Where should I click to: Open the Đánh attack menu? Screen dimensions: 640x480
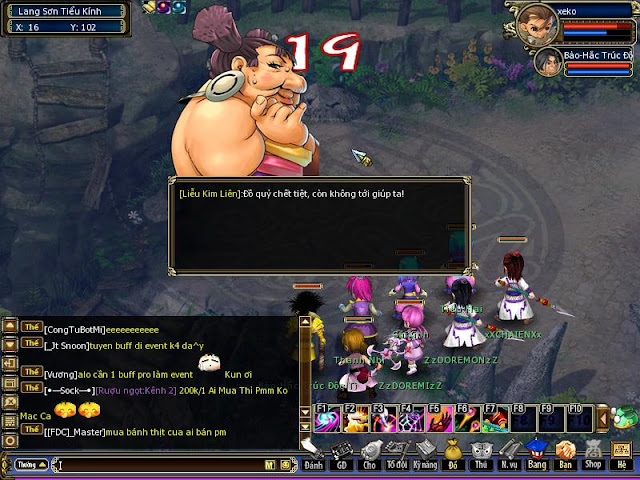(x=313, y=453)
